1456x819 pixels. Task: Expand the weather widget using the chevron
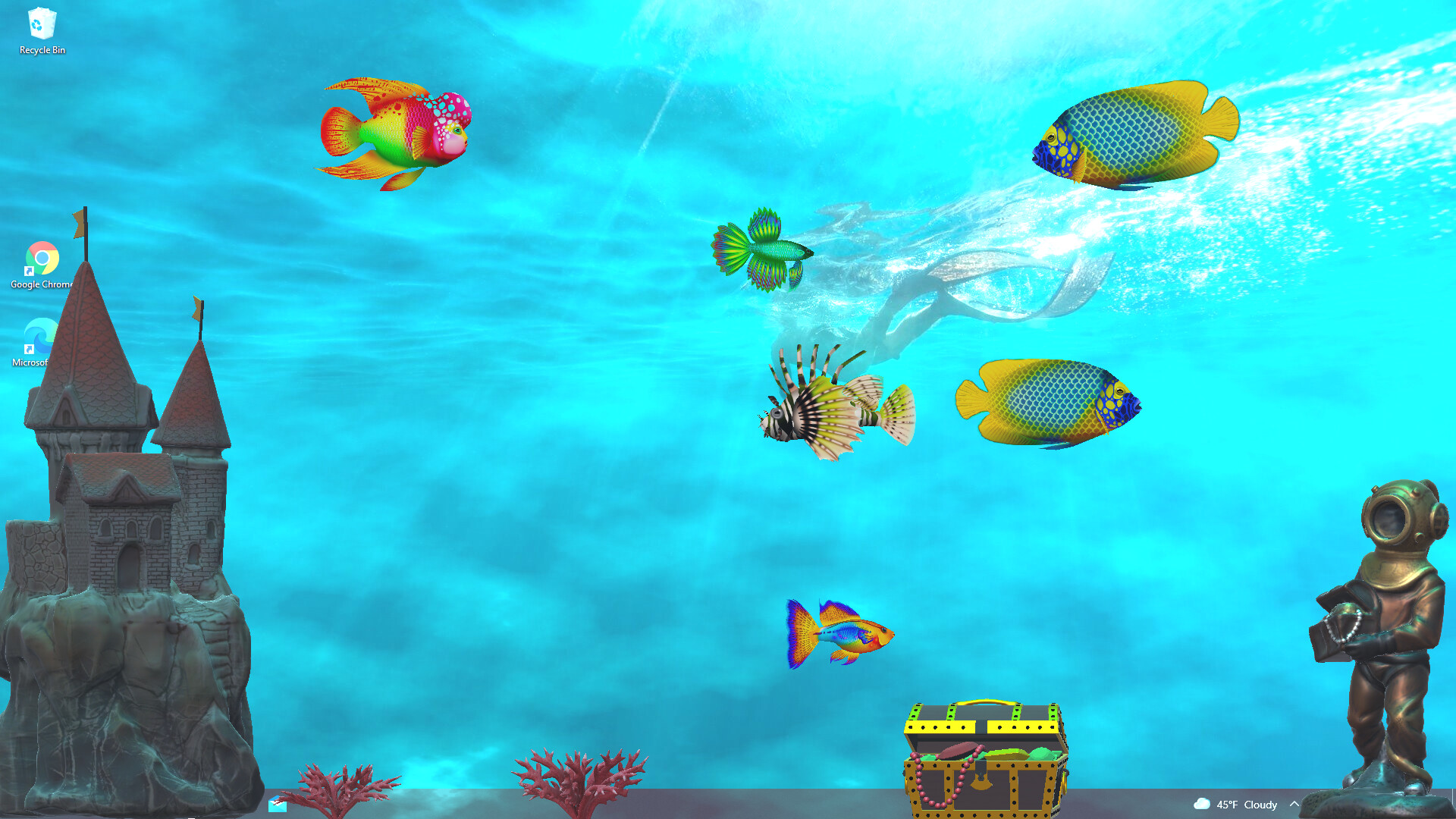tap(1295, 804)
